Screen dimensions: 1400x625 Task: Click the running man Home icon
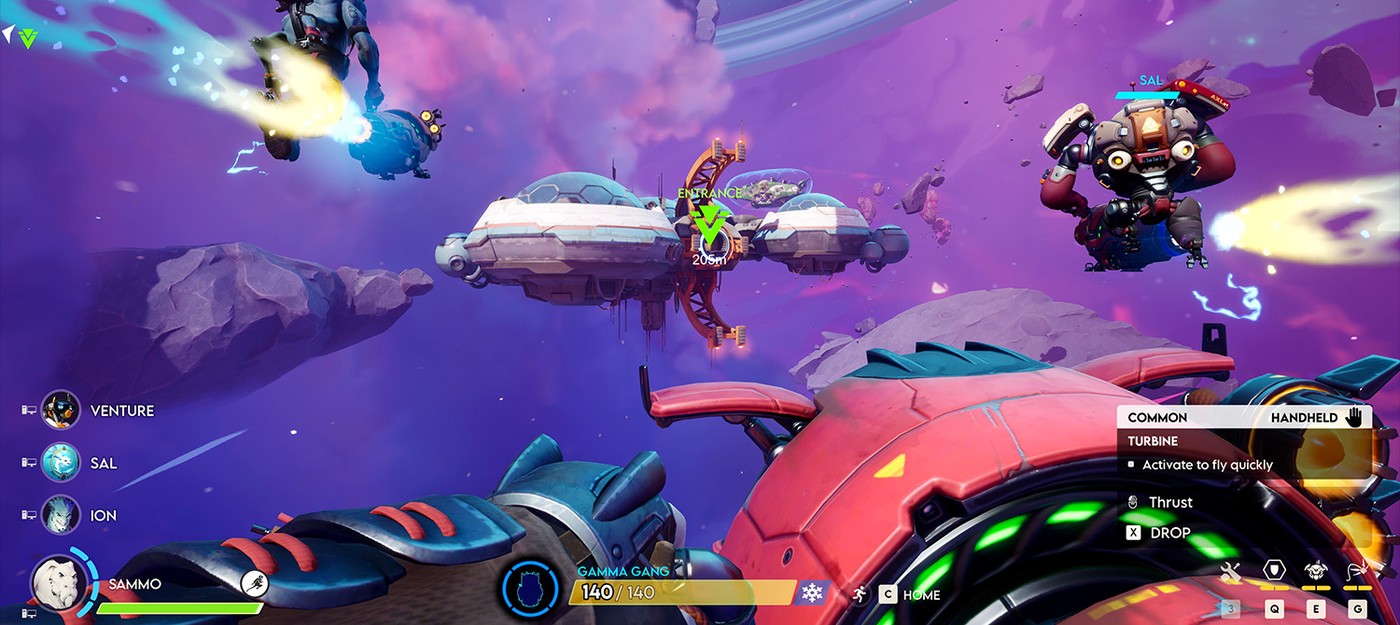pyautogui.click(x=859, y=594)
